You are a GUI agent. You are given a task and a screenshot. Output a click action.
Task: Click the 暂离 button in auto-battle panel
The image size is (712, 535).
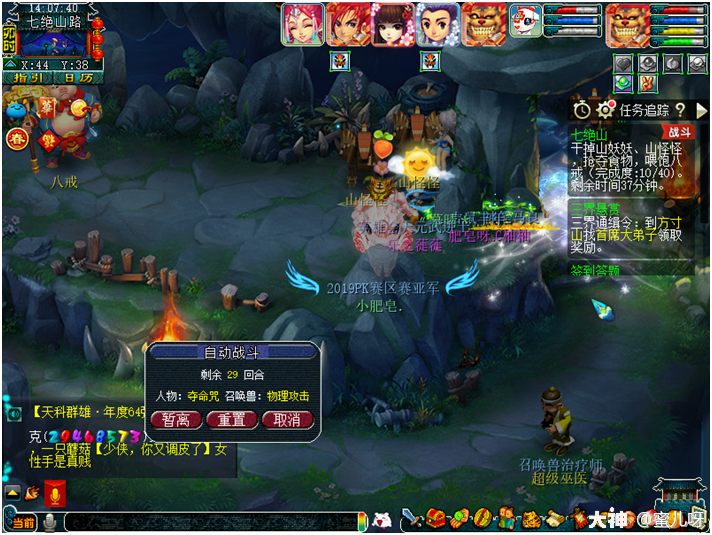point(176,420)
